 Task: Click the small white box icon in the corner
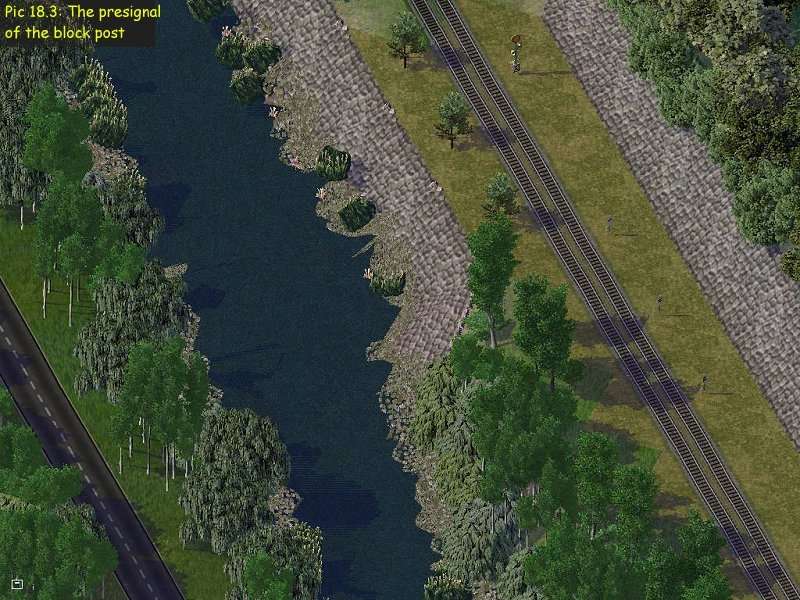coord(17,583)
